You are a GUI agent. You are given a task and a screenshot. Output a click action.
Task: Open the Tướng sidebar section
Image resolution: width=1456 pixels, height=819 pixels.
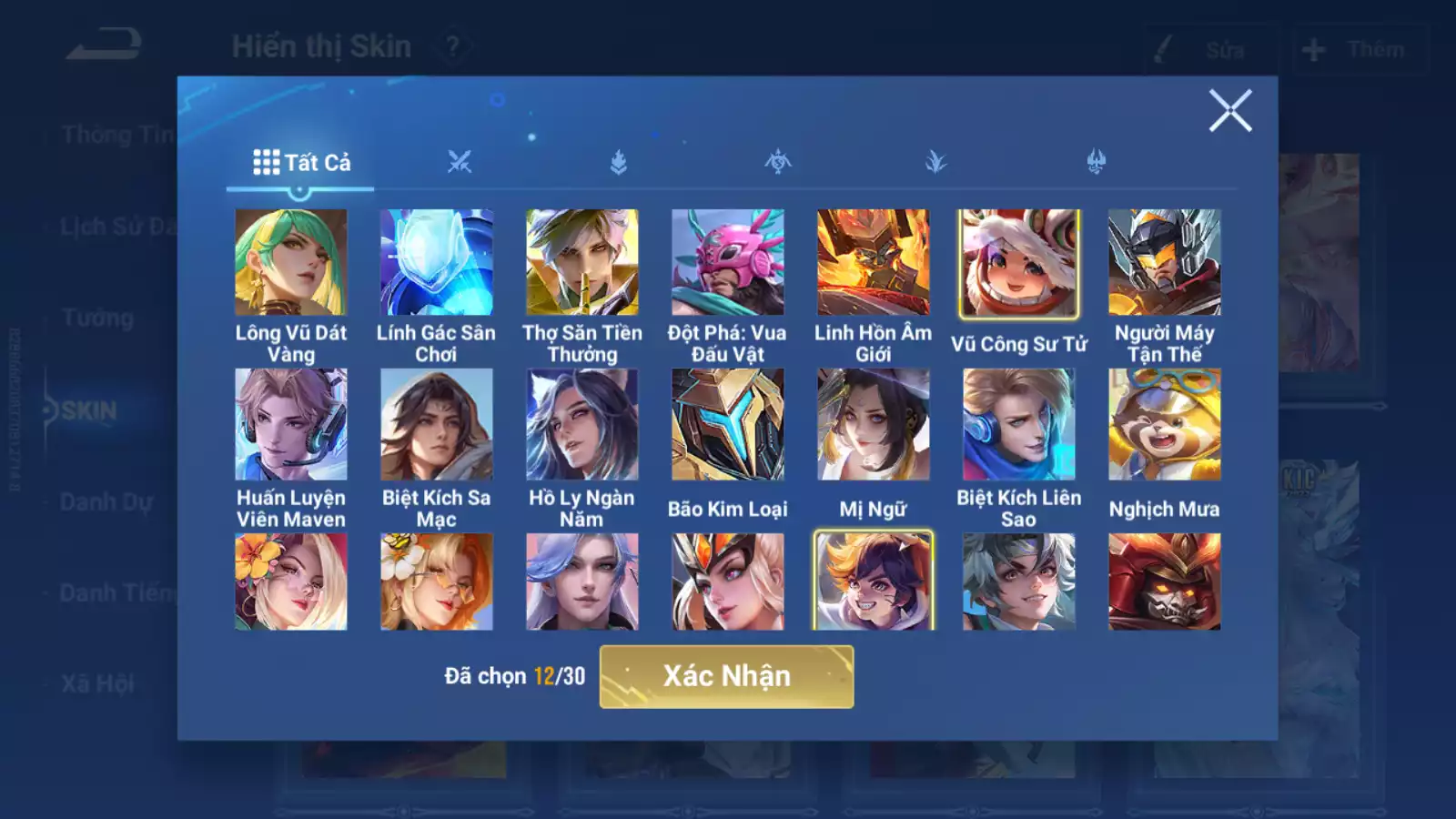pyautogui.click(x=98, y=319)
